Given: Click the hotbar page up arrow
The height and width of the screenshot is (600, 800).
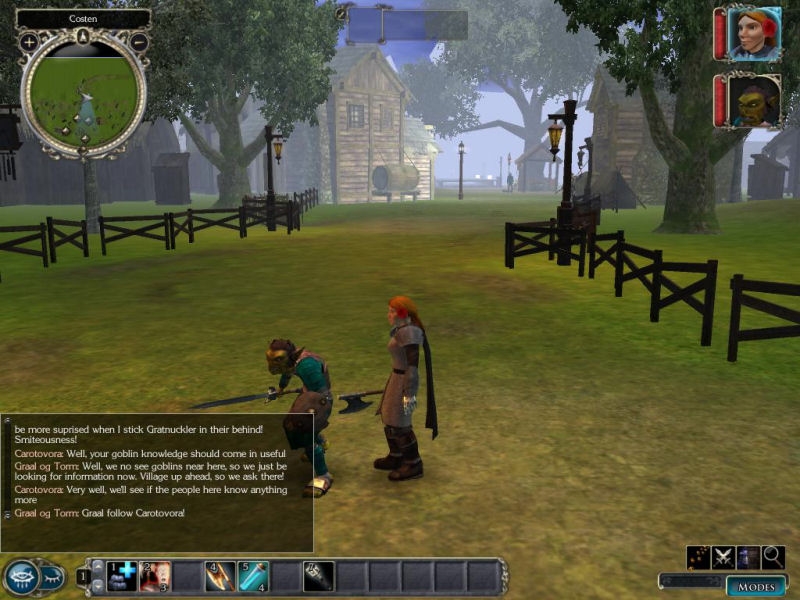Looking at the screenshot, I should (x=97, y=566).
